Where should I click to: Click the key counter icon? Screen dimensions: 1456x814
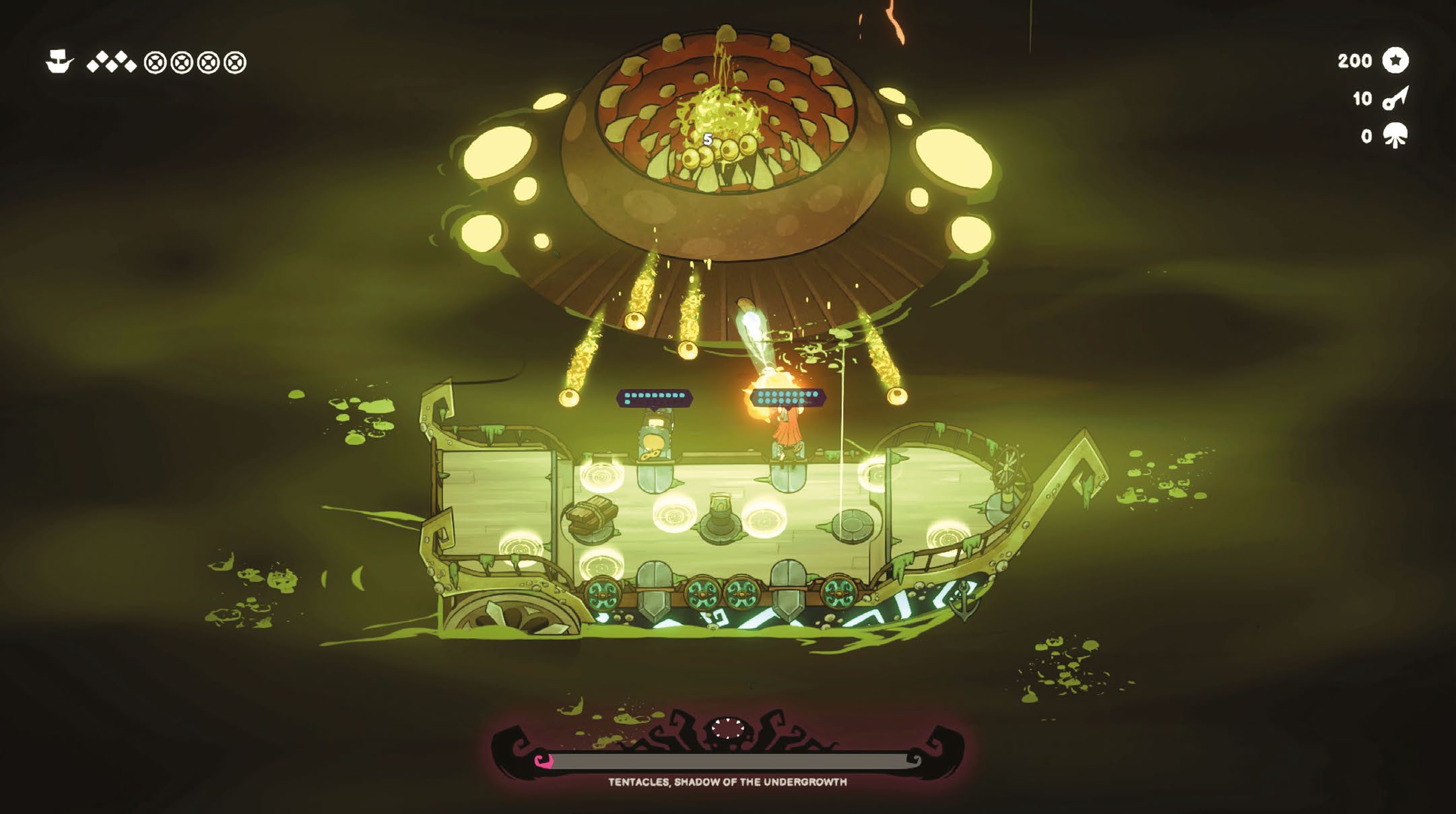point(1395,98)
